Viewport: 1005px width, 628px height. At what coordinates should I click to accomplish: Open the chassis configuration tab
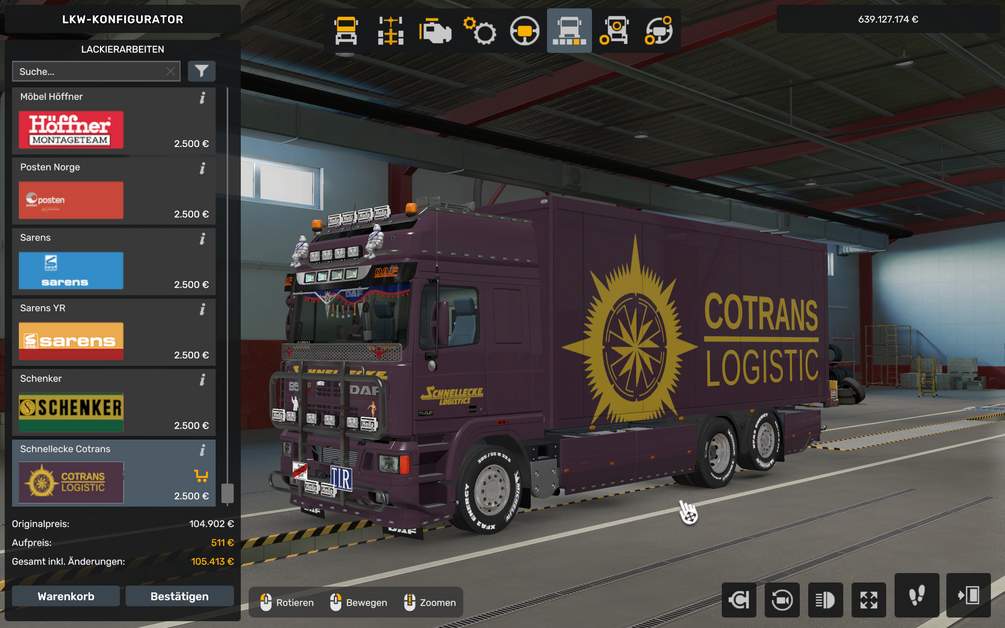[390, 32]
